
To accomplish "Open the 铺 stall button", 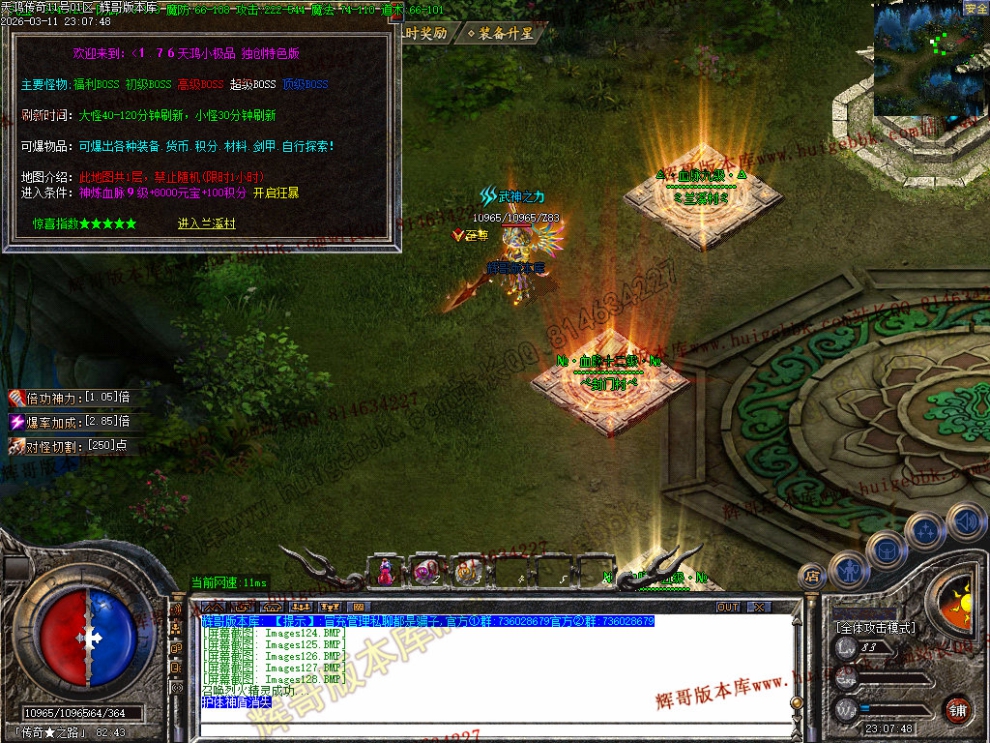I will click(957, 708).
